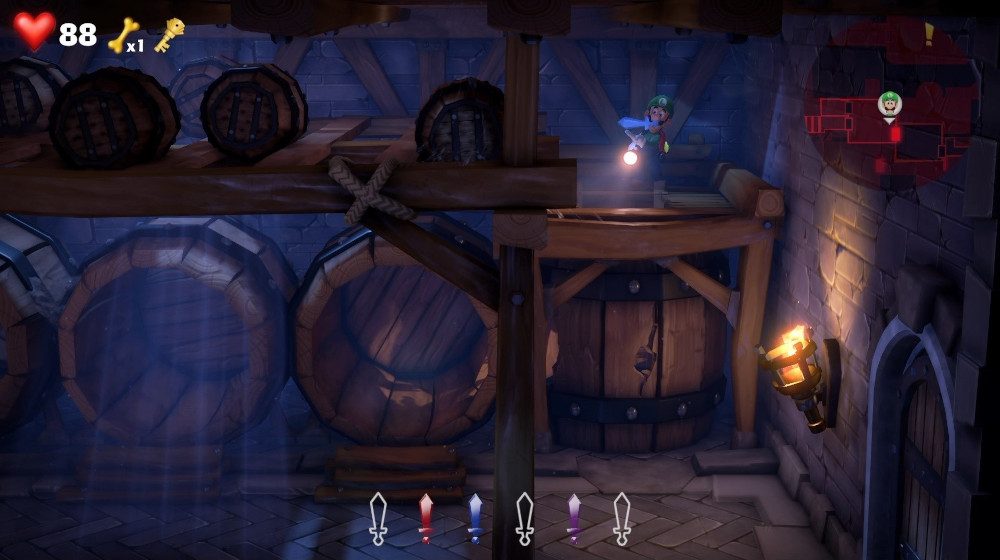The width and height of the screenshot is (1000, 560).
Task: Click the golden bone icon
Action: click(122, 35)
